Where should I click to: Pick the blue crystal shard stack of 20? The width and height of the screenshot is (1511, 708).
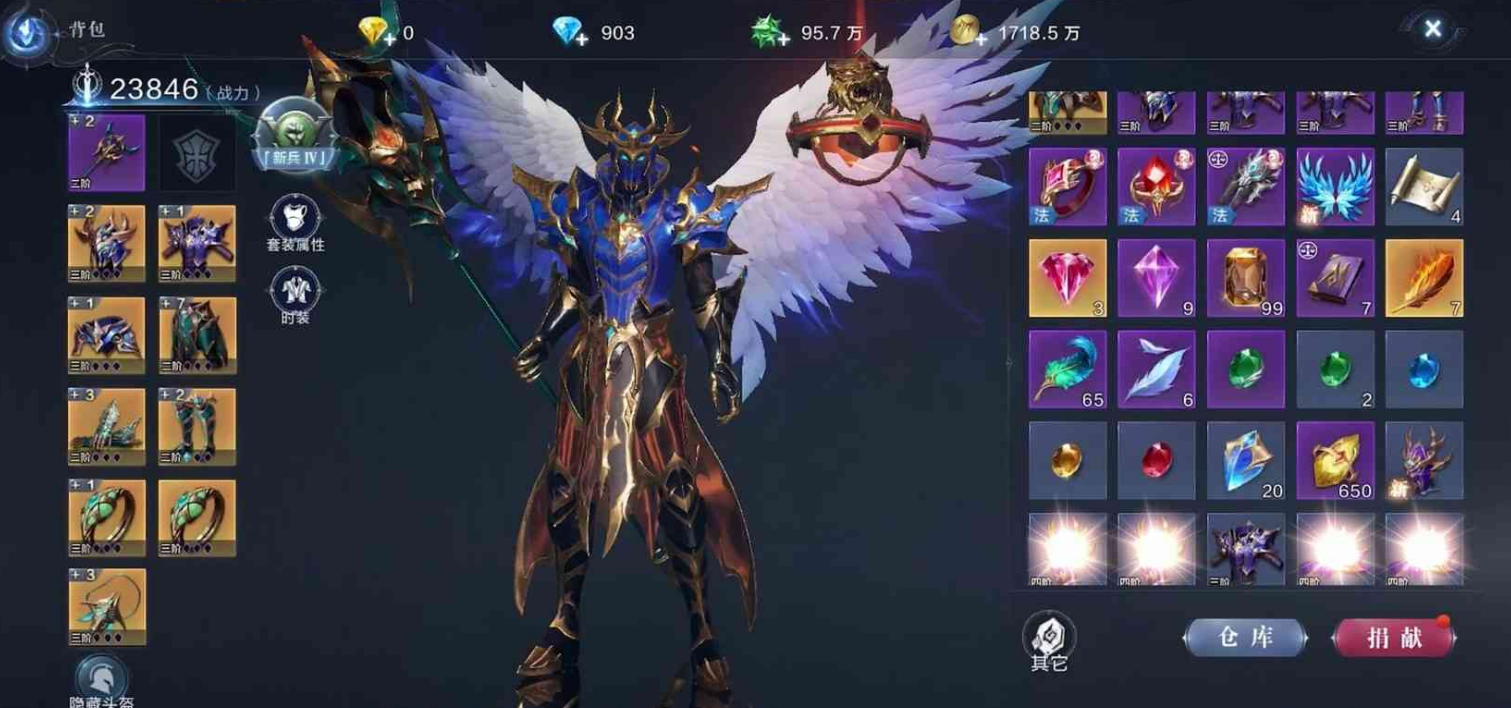click(x=1245, y=460)
